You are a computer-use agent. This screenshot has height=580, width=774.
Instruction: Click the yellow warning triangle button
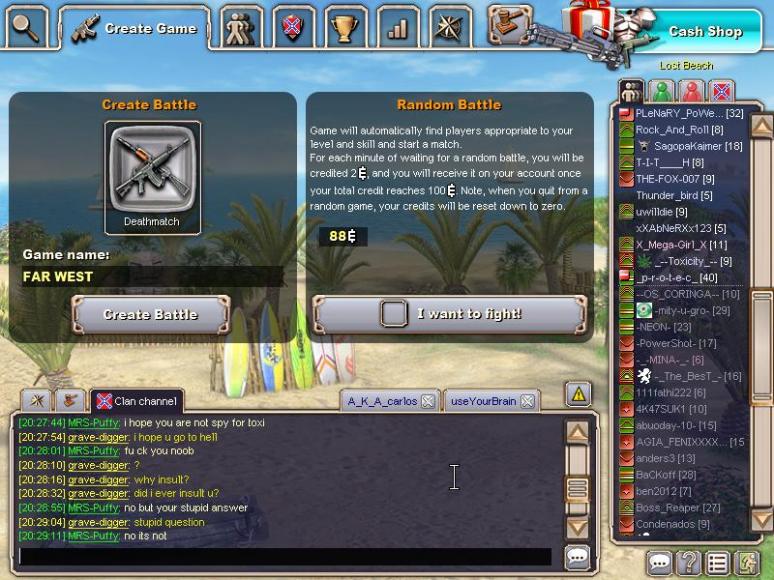tap(578, 394)
